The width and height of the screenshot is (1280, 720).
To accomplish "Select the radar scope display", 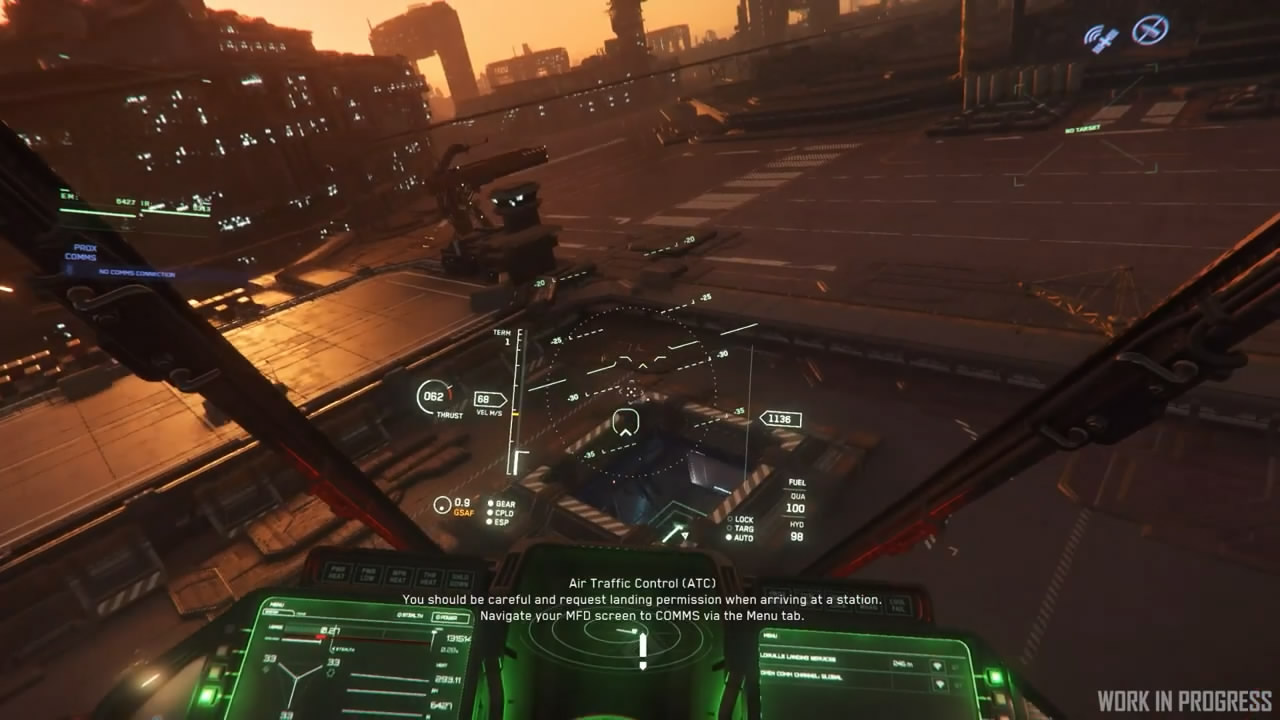I will tap(621, 648).
